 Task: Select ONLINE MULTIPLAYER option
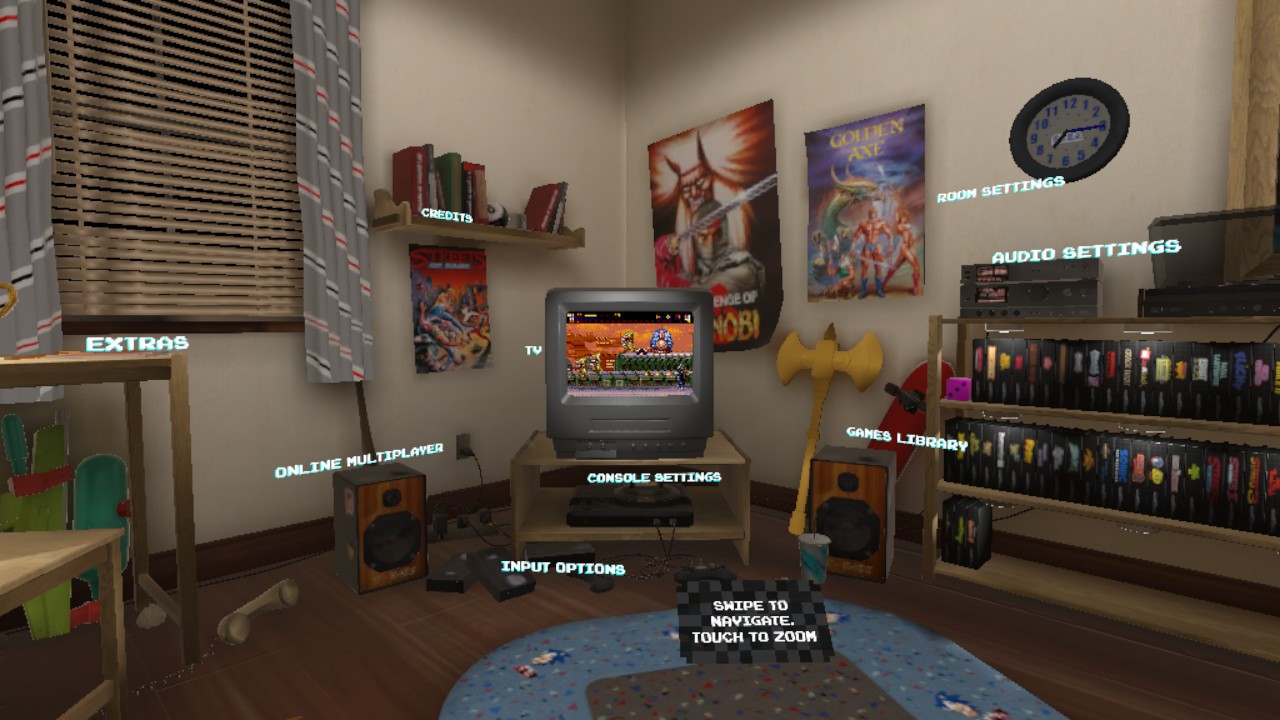[x=362, y=462]
